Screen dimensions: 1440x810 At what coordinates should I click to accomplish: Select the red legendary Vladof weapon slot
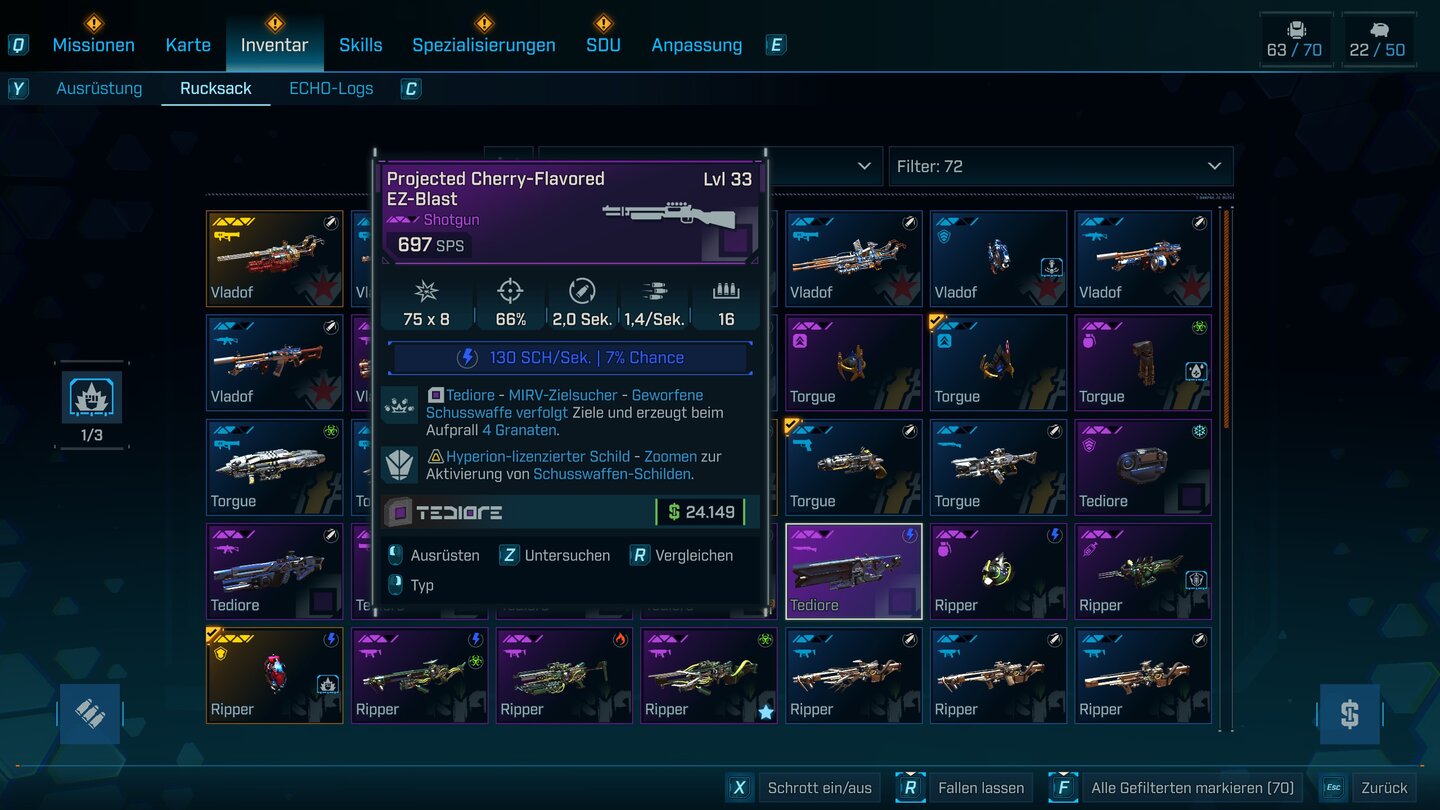tap(274, 258)
